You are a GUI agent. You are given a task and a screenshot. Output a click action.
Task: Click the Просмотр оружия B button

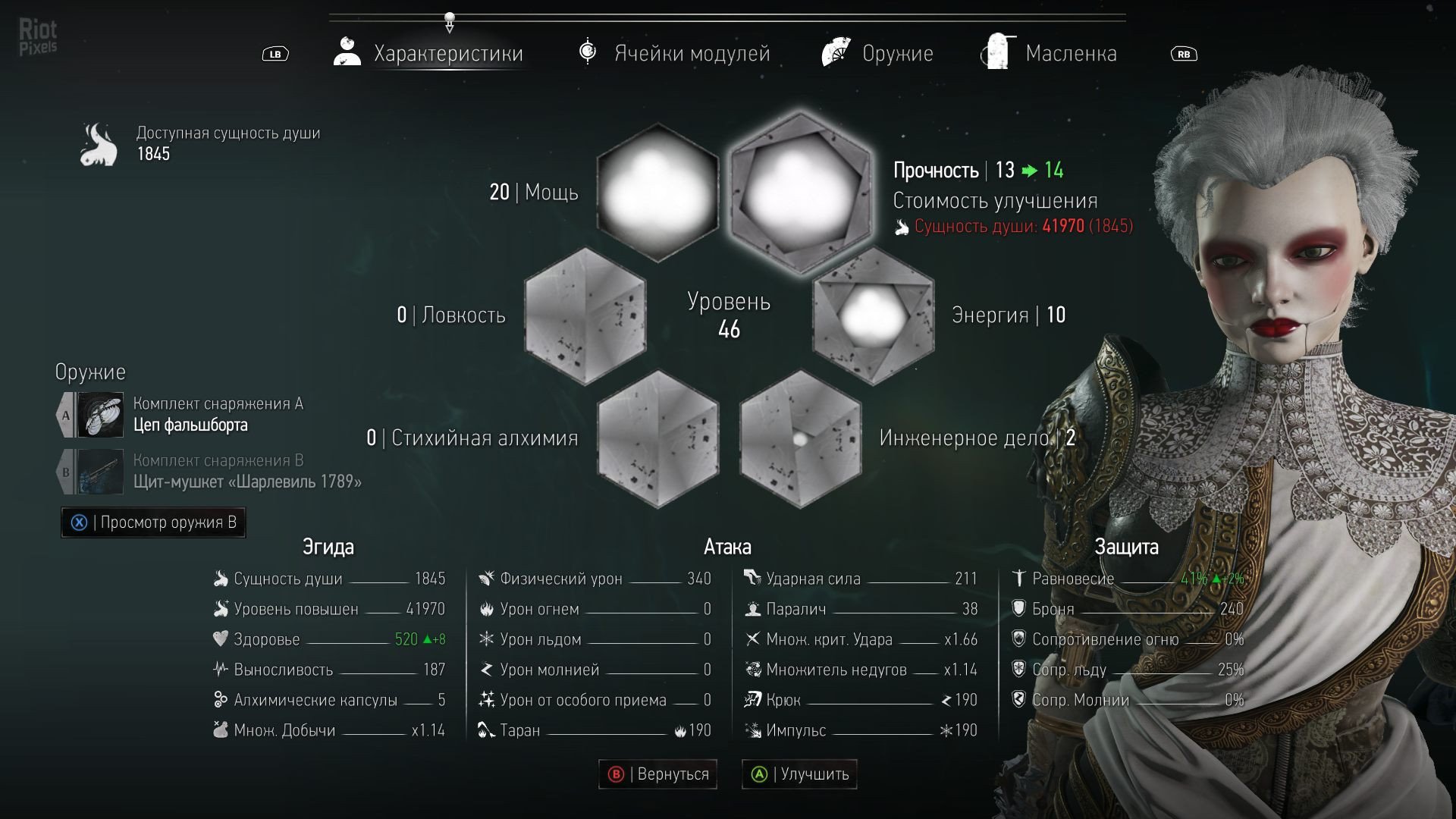[154, 522]
